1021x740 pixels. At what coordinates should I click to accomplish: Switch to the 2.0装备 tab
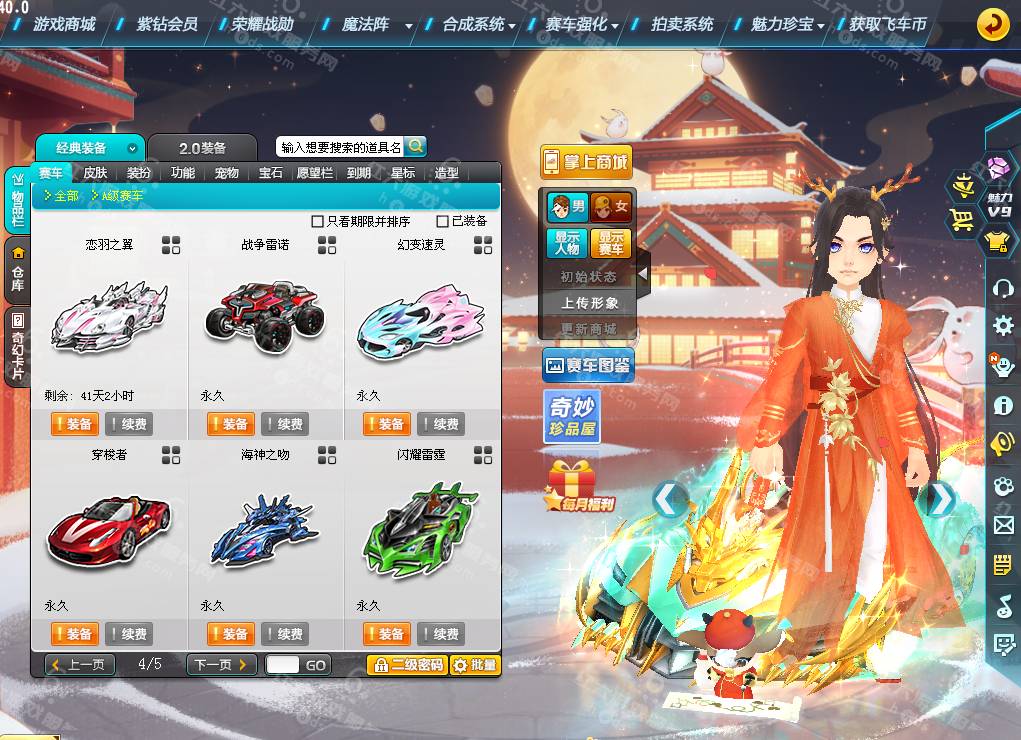[202, 148]
